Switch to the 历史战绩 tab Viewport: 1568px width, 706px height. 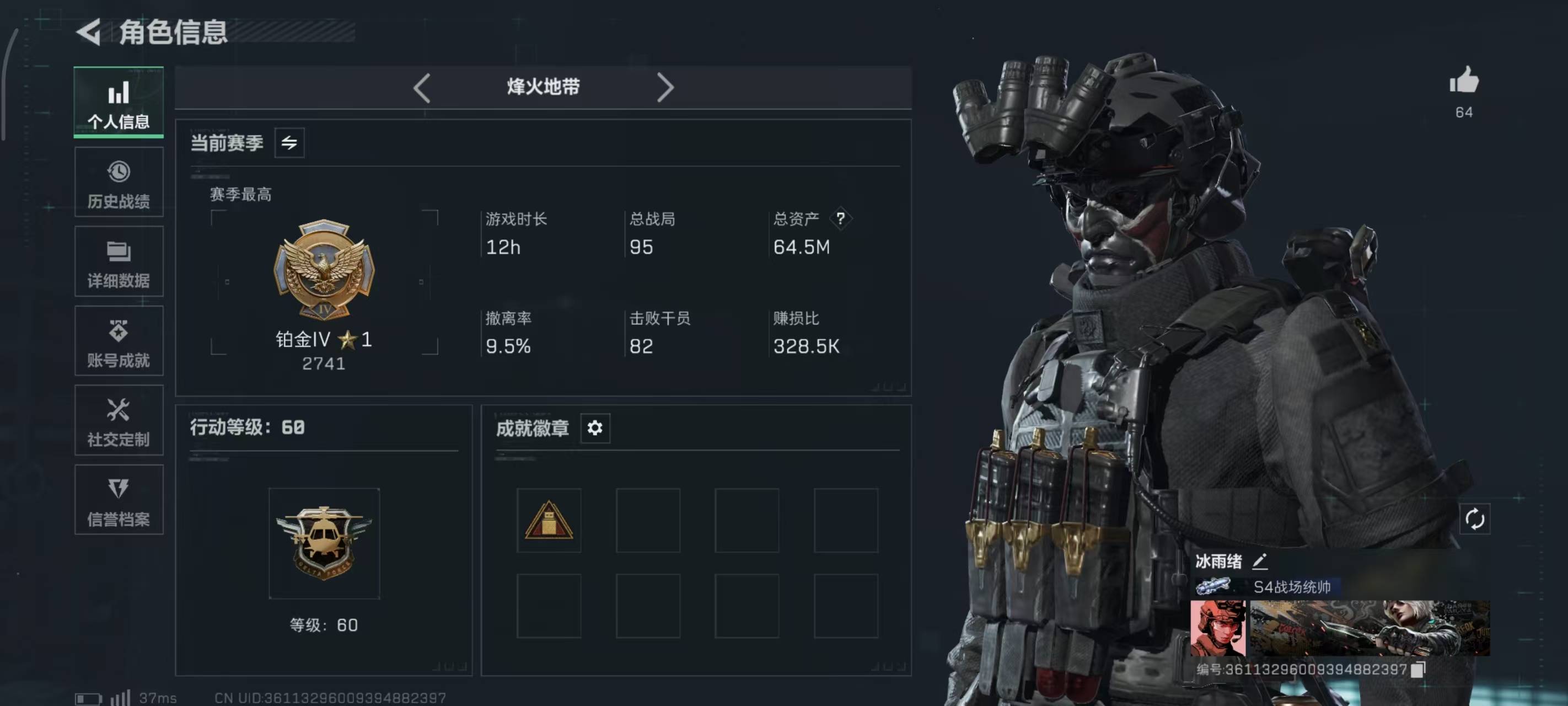pyautogui.click(x=119, y=182)
